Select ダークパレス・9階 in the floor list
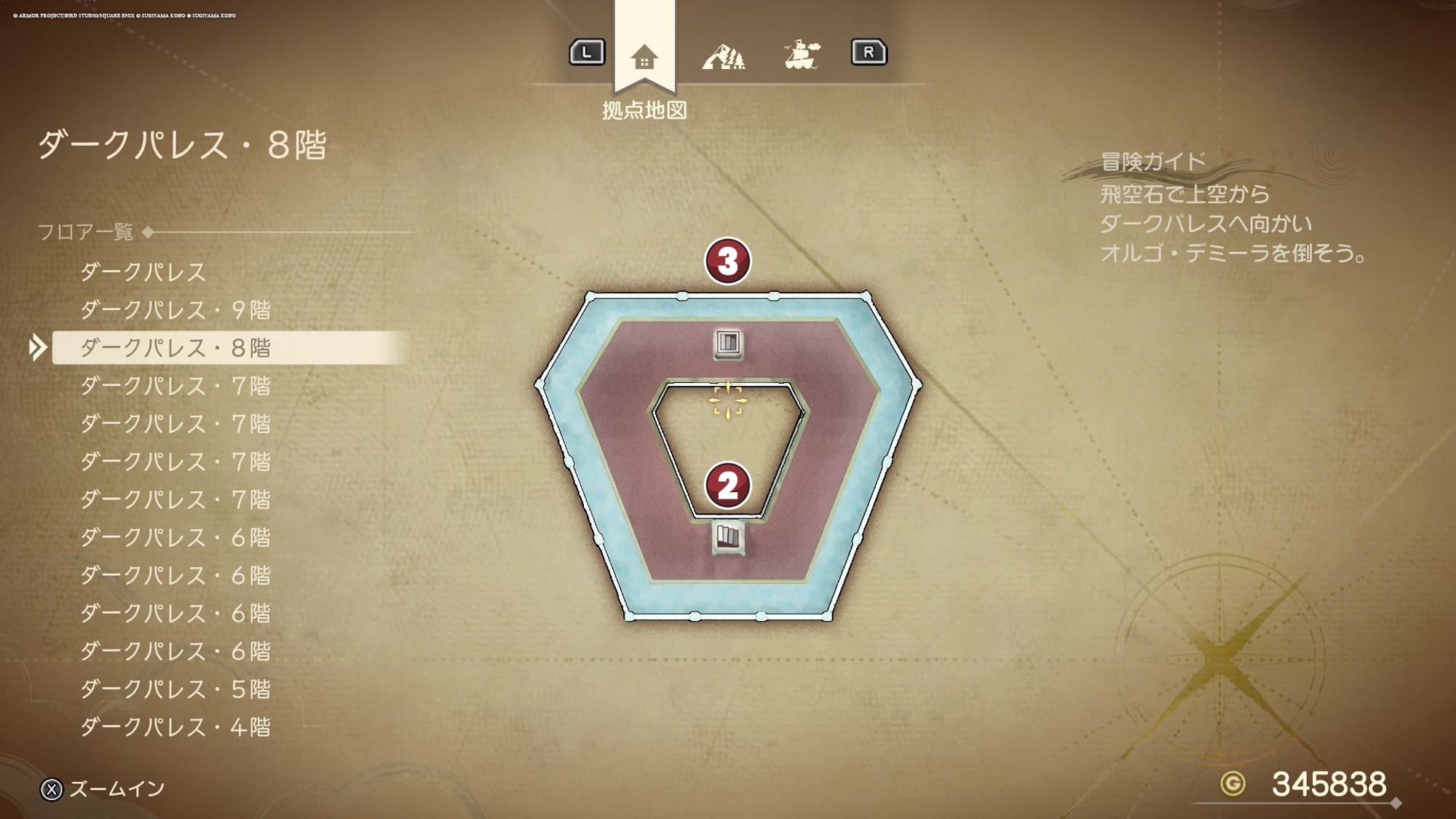Screen dimensions: 1456x819 [x=175, y=310]
